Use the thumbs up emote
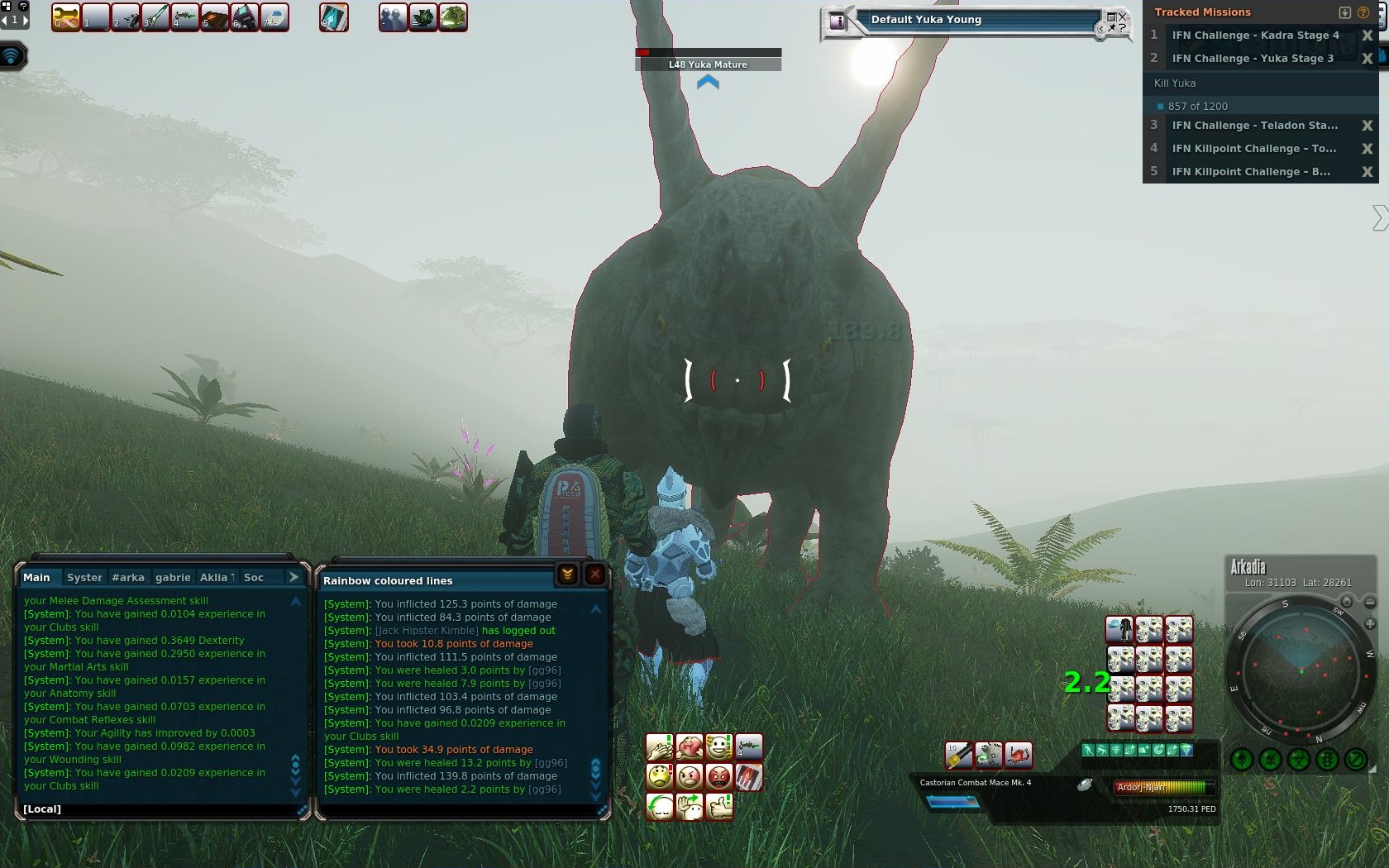This screenshot has height=868, width=1389. tap(719, 806)
